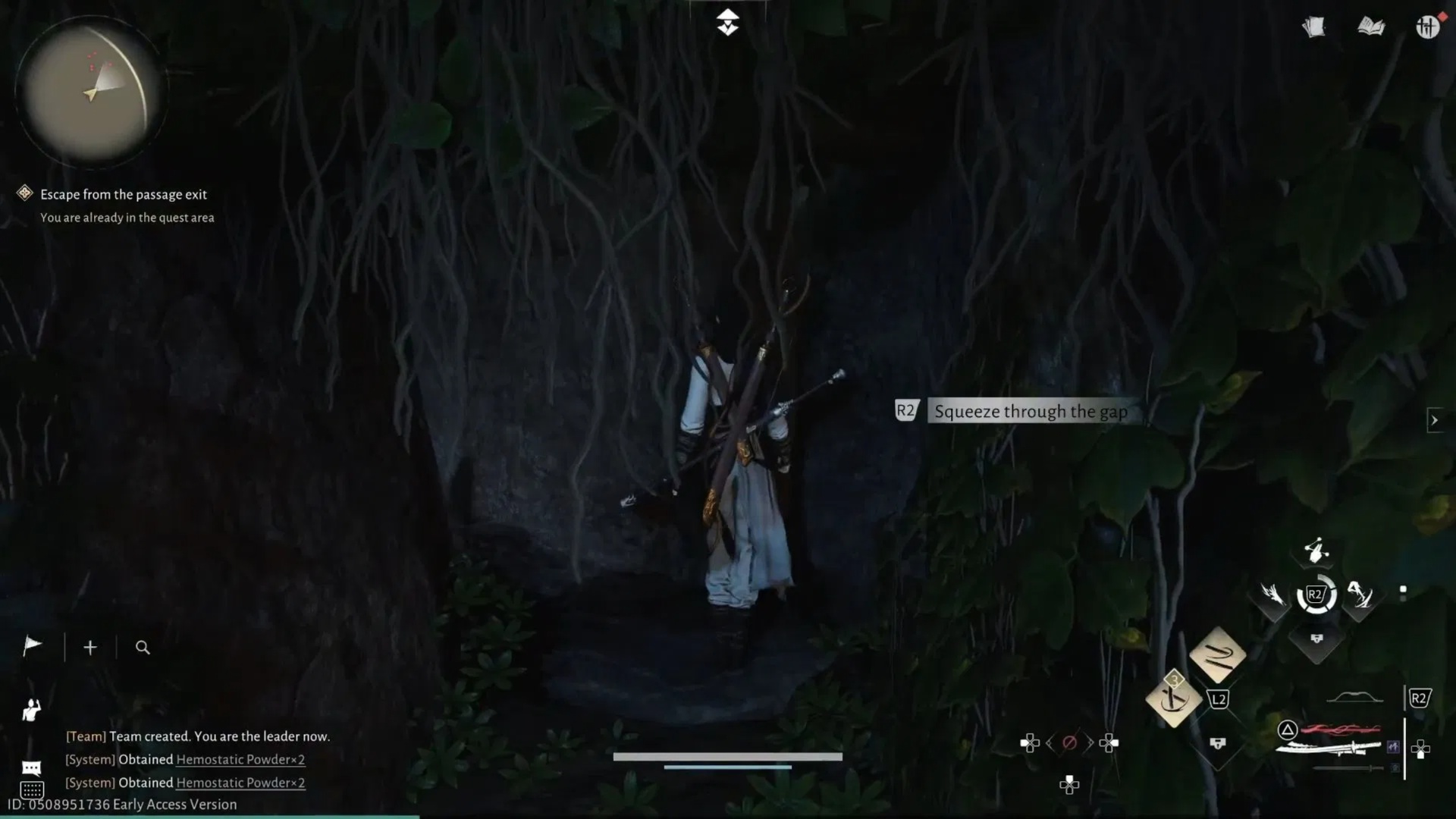Select the sweeping kick skill right of R2 wheel
Image resolution: width=1456 pixels, height=819 pixels.
[x=1360, y=597]
